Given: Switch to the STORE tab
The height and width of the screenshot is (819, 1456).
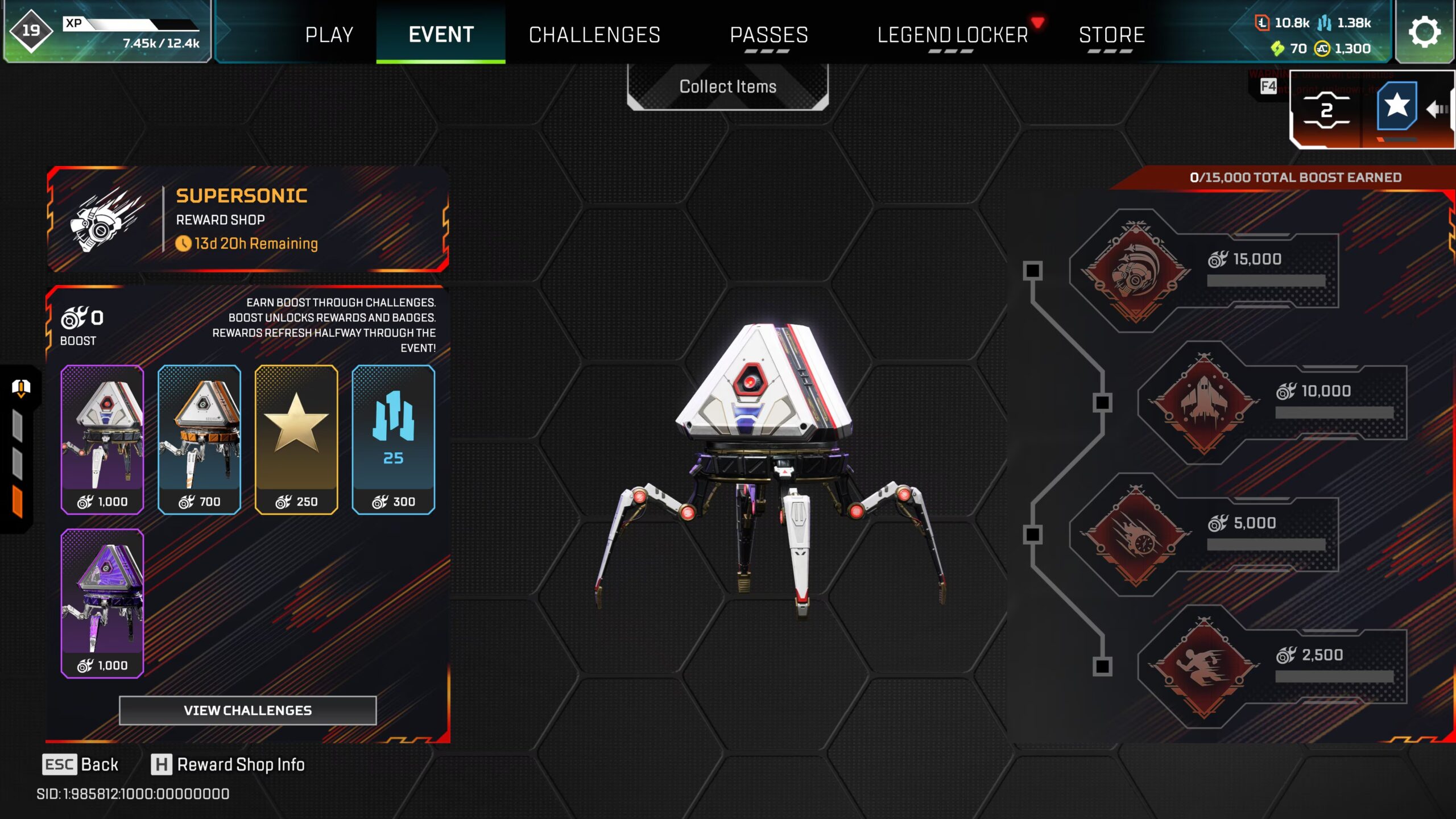Looking at the screenshot, I should [x=1111, y=34].
